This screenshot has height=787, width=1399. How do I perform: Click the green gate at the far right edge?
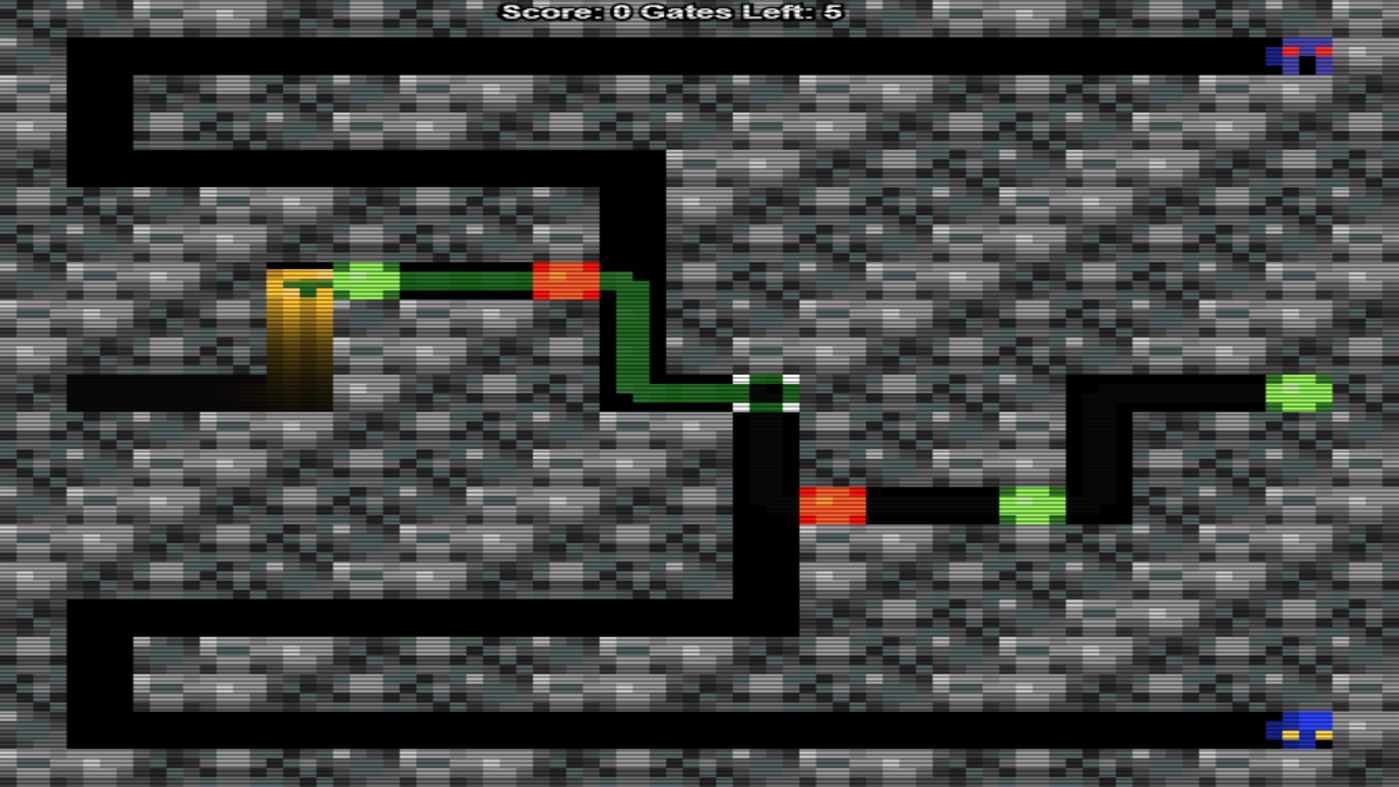(1300, 392)
